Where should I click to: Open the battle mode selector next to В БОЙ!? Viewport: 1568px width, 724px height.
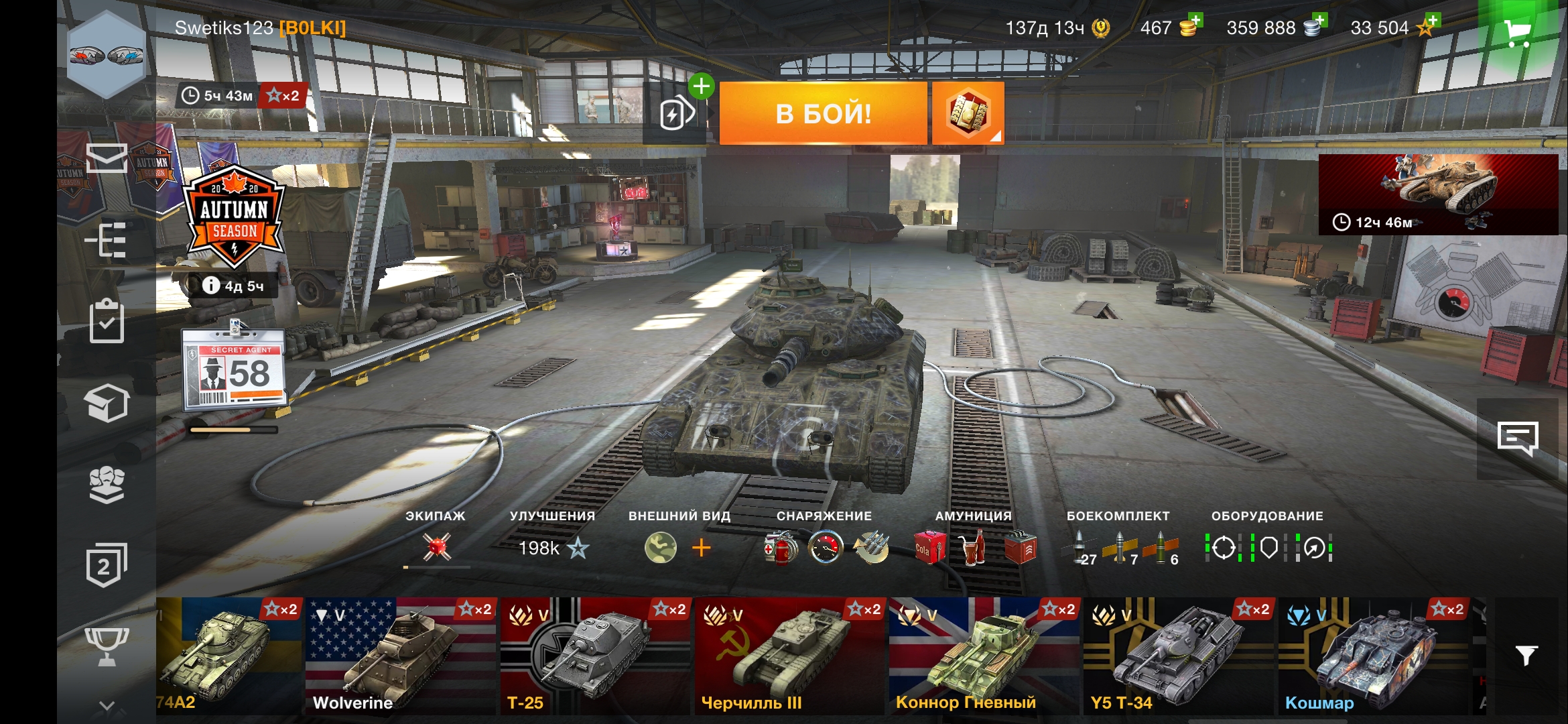coord(968,113)
